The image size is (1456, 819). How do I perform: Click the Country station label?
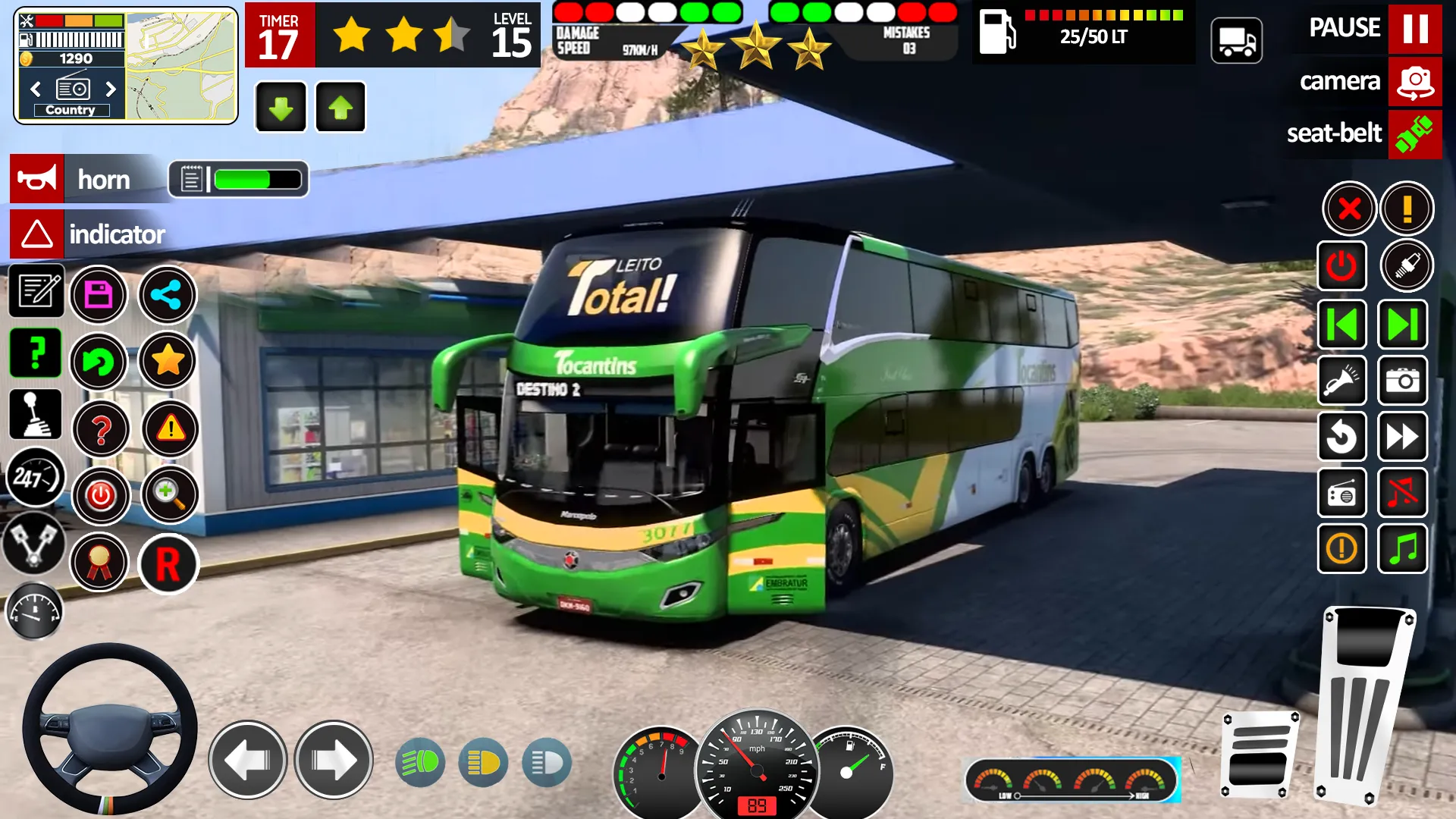point(70,110)
